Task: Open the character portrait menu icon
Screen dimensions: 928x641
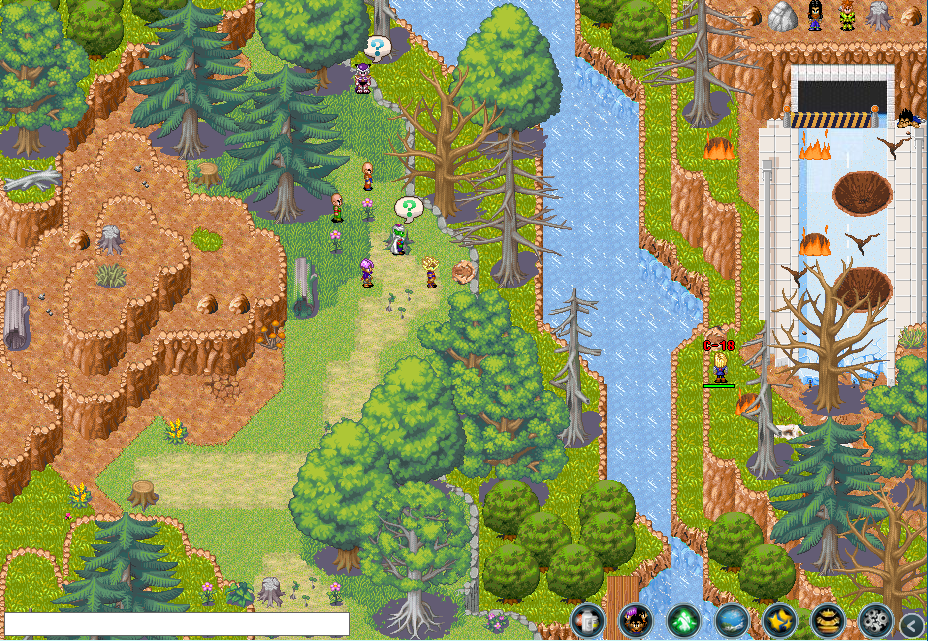Action: 636,621
